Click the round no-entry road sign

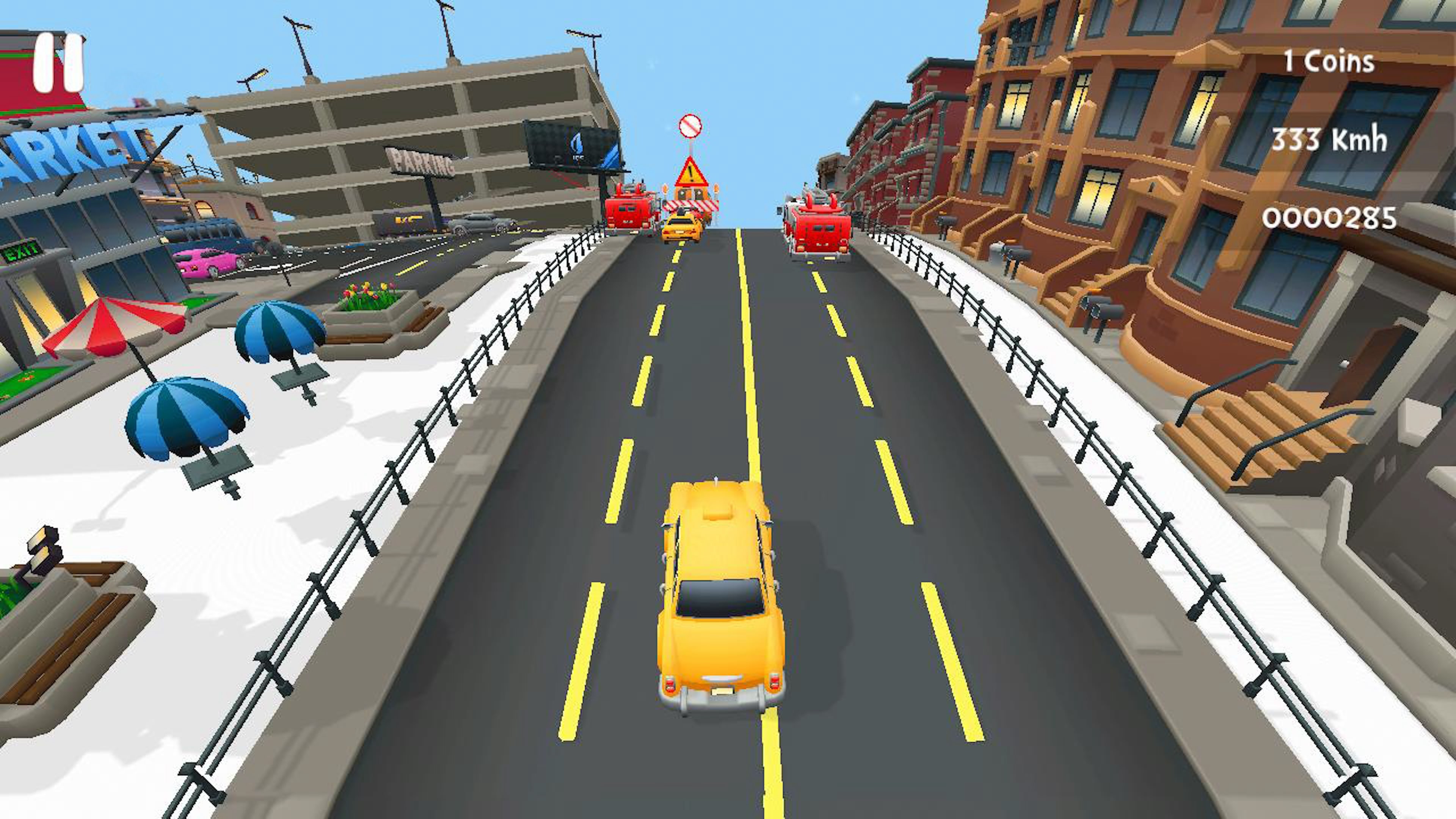[691, 126]
